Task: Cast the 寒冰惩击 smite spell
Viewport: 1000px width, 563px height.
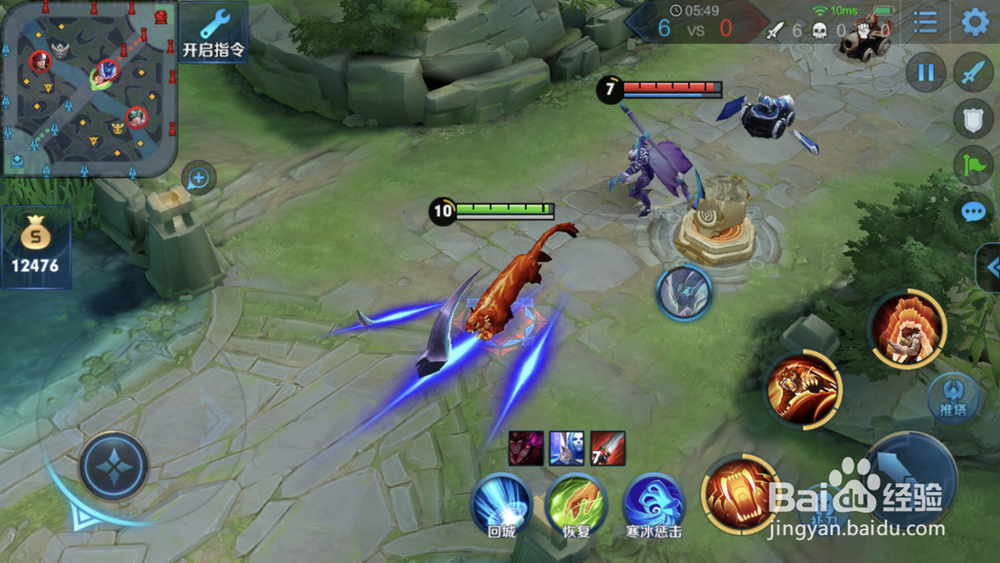Action: 653,503
